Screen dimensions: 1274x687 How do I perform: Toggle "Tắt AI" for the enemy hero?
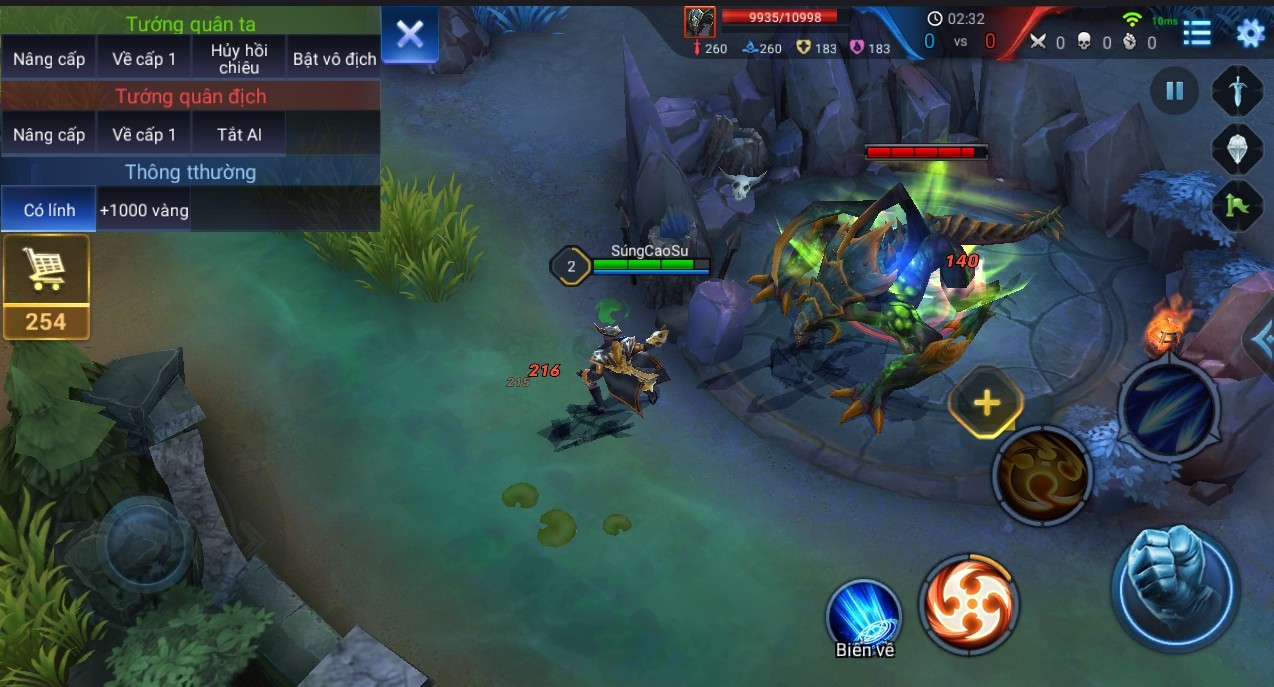point(239,135)
